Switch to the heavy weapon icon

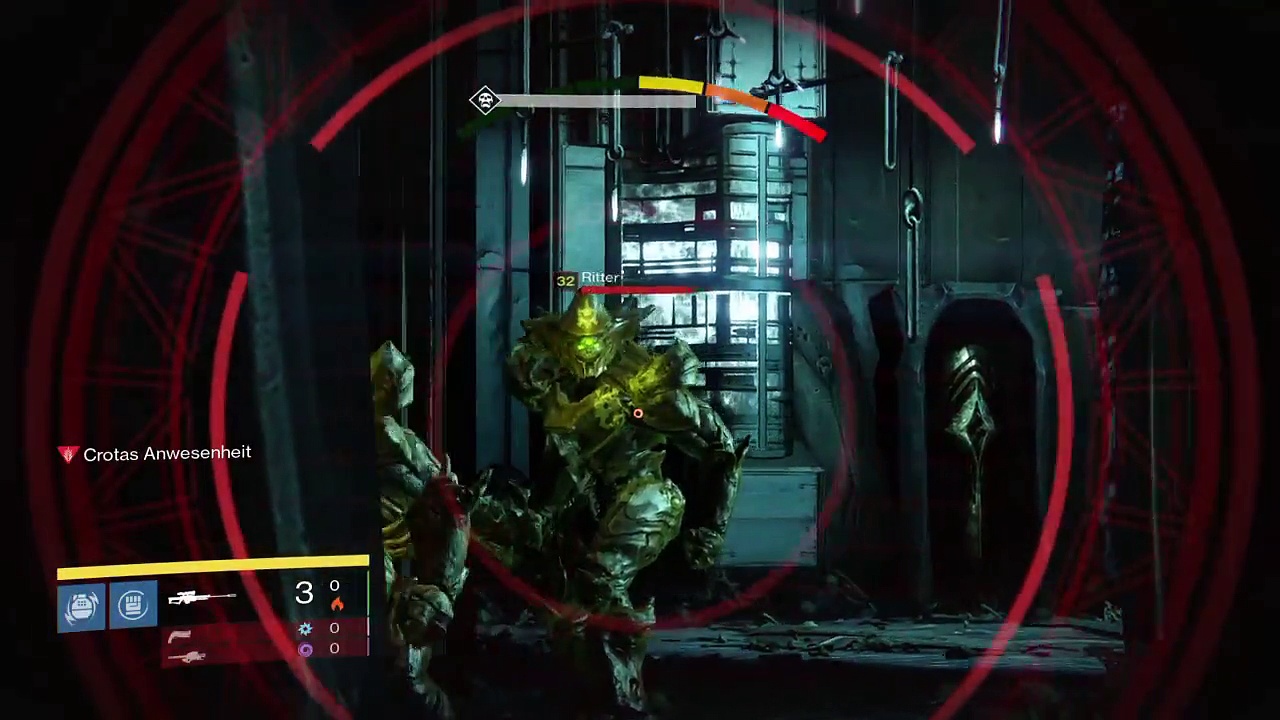point(187,656)
